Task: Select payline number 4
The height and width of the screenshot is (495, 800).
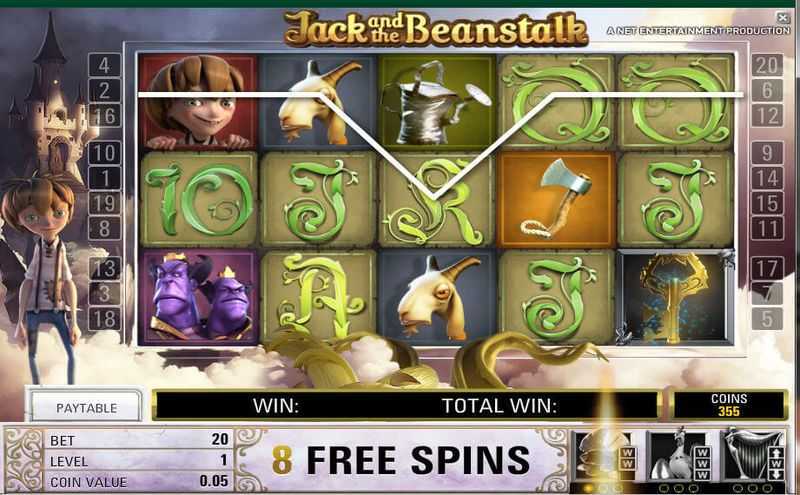Action: point(105,66)
